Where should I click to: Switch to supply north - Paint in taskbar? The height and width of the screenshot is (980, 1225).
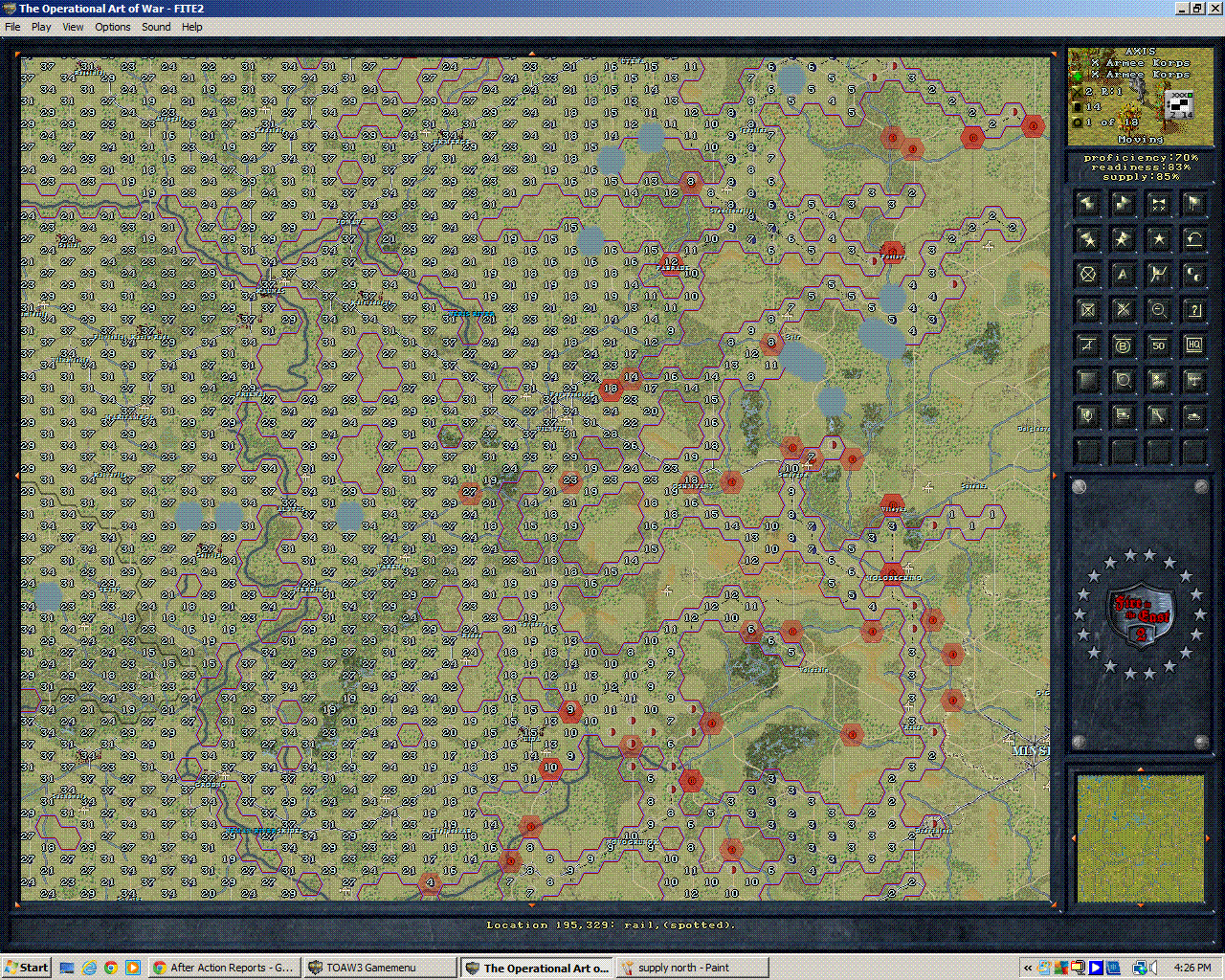point(691,967)
